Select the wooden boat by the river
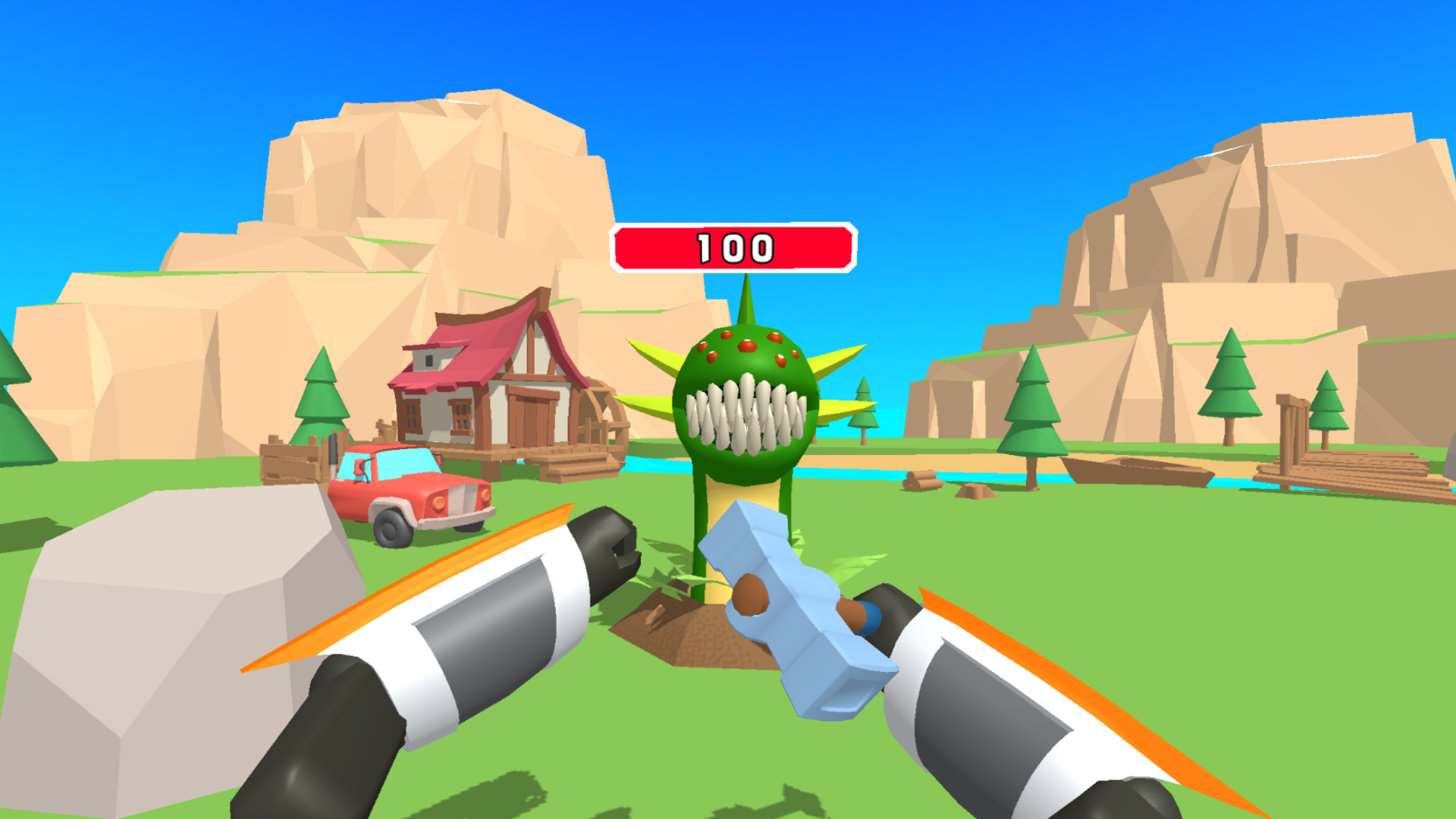1456x819 pixels. [1137, 469]
